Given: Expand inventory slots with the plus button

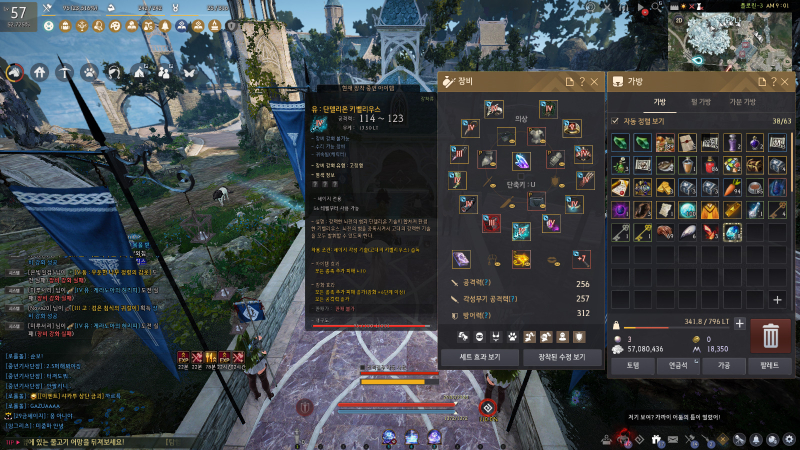Looking at the screenshot, I should [x=777, y=299].
